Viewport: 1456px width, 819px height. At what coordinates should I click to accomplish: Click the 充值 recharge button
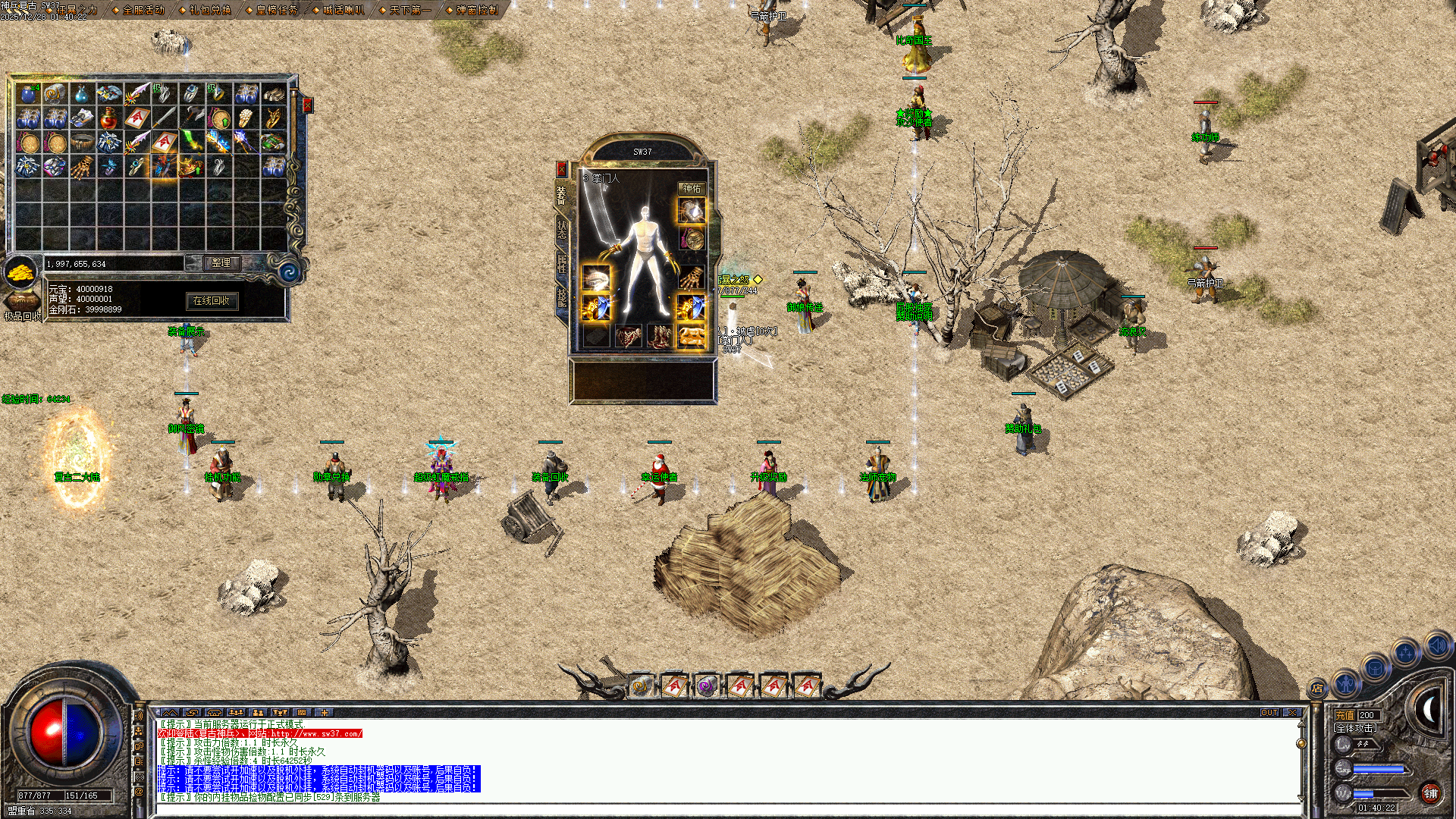point(1345,715)
